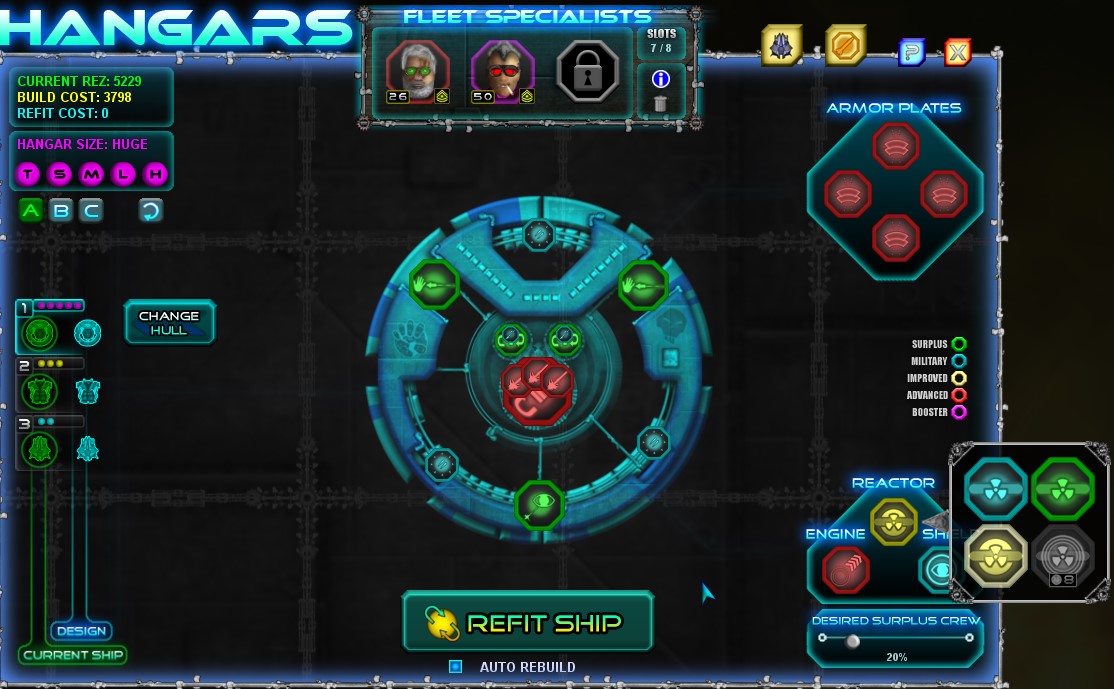Adjust the Desired Surplus Crew slider

(853, 641)
